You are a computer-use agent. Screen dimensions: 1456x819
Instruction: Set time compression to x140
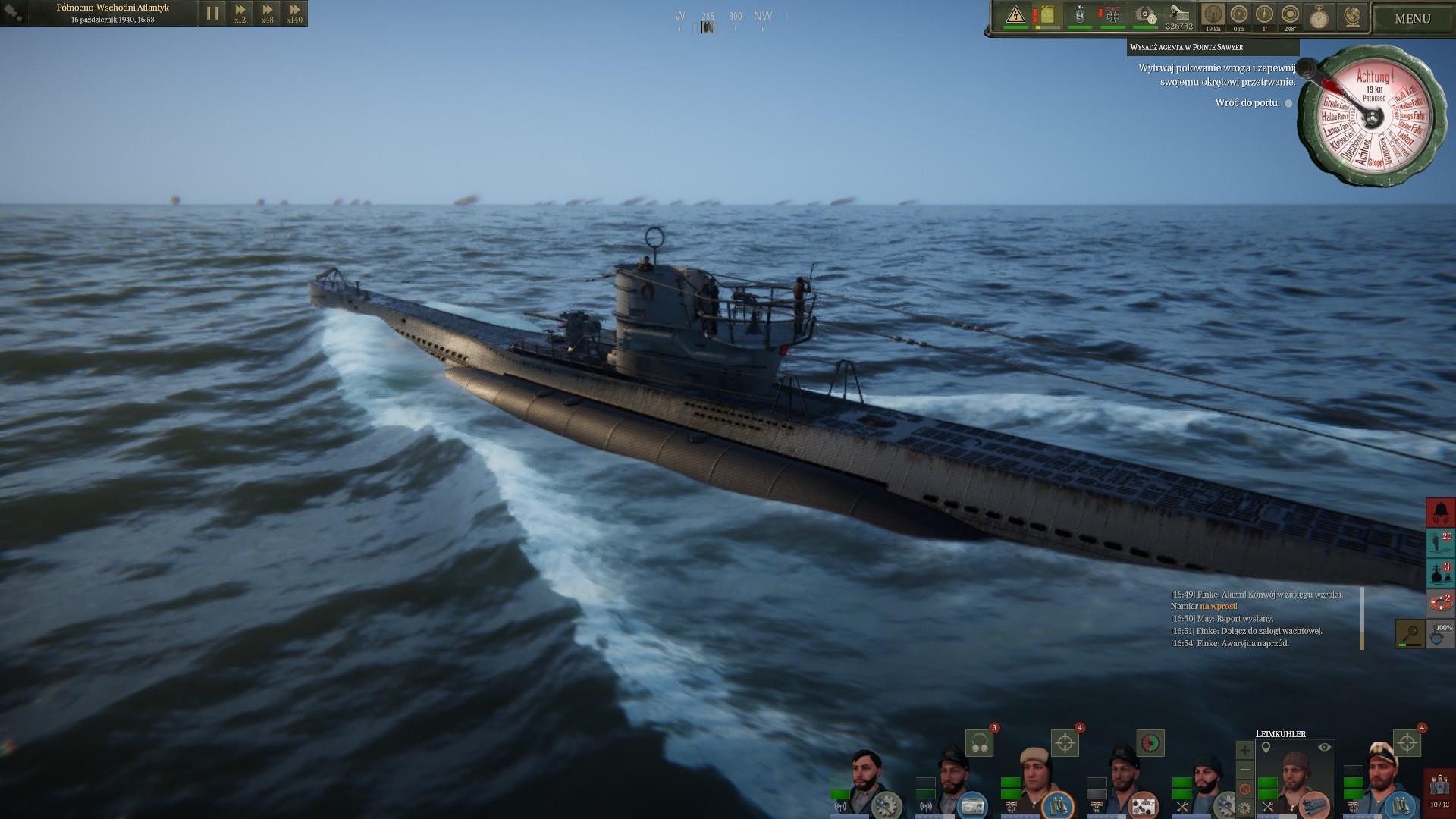[294, 14]
